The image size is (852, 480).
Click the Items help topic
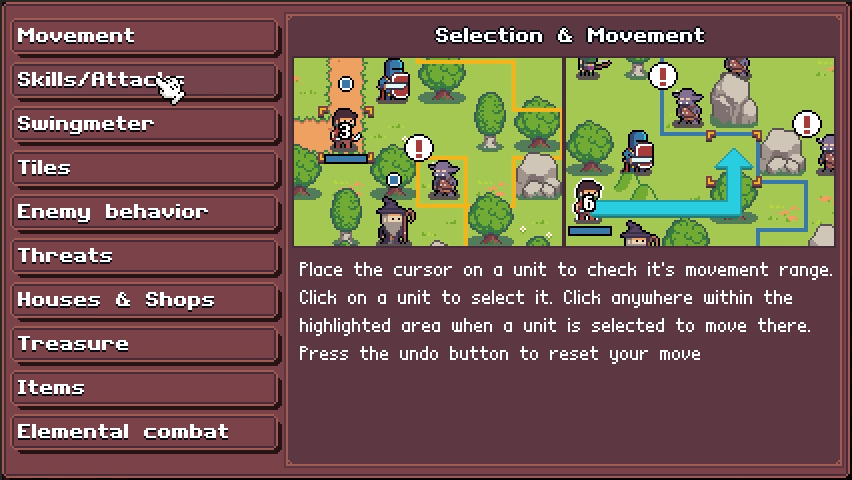coord(145,388)
